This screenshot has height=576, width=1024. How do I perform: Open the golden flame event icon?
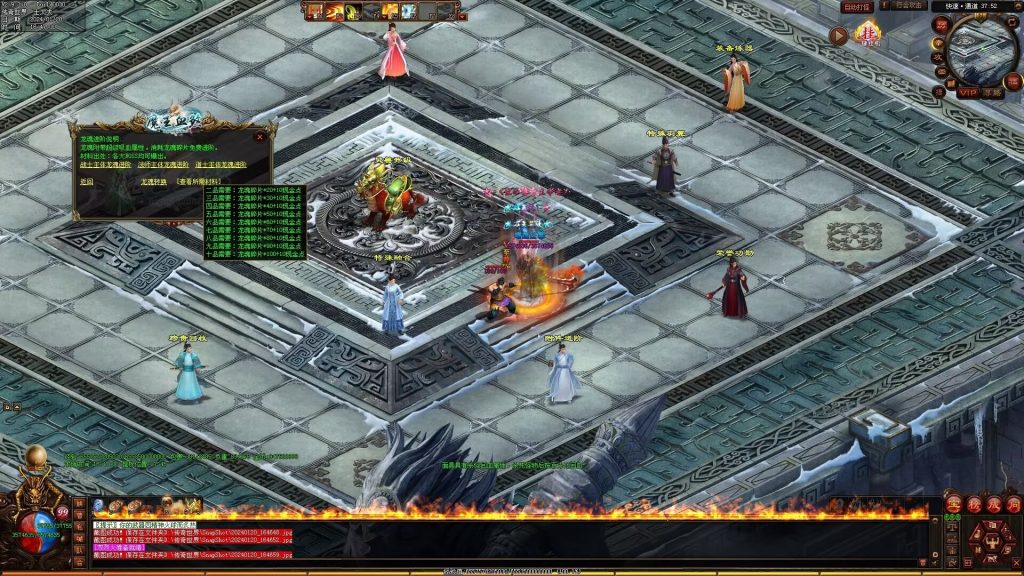867,35
